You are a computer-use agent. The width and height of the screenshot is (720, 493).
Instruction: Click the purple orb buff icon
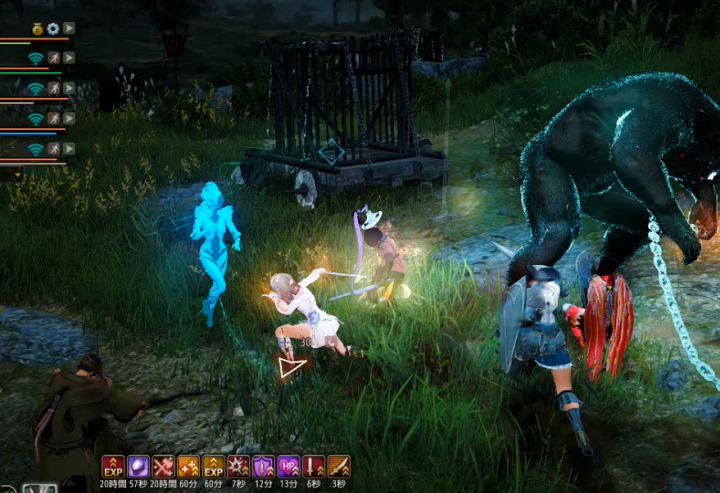138,467
